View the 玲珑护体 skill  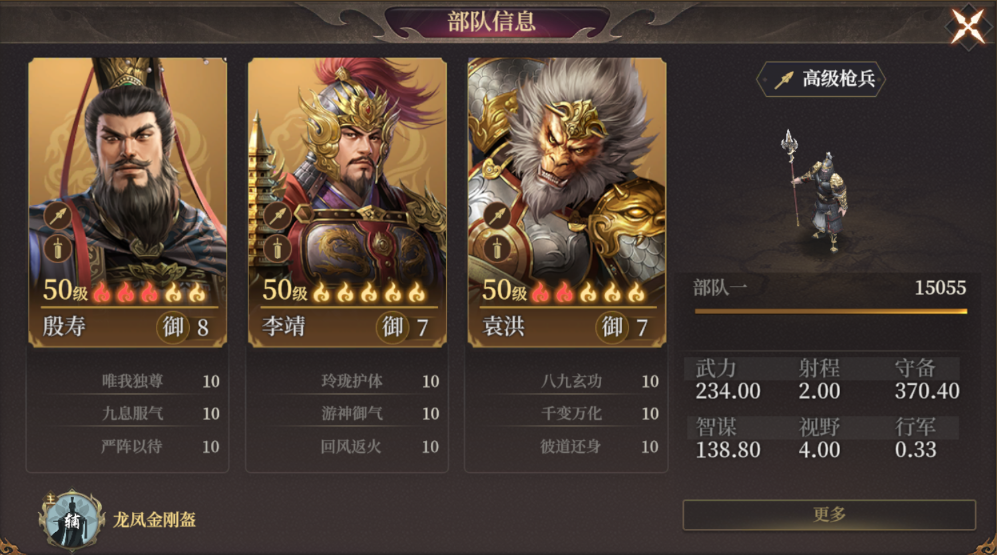click(352, 381)
